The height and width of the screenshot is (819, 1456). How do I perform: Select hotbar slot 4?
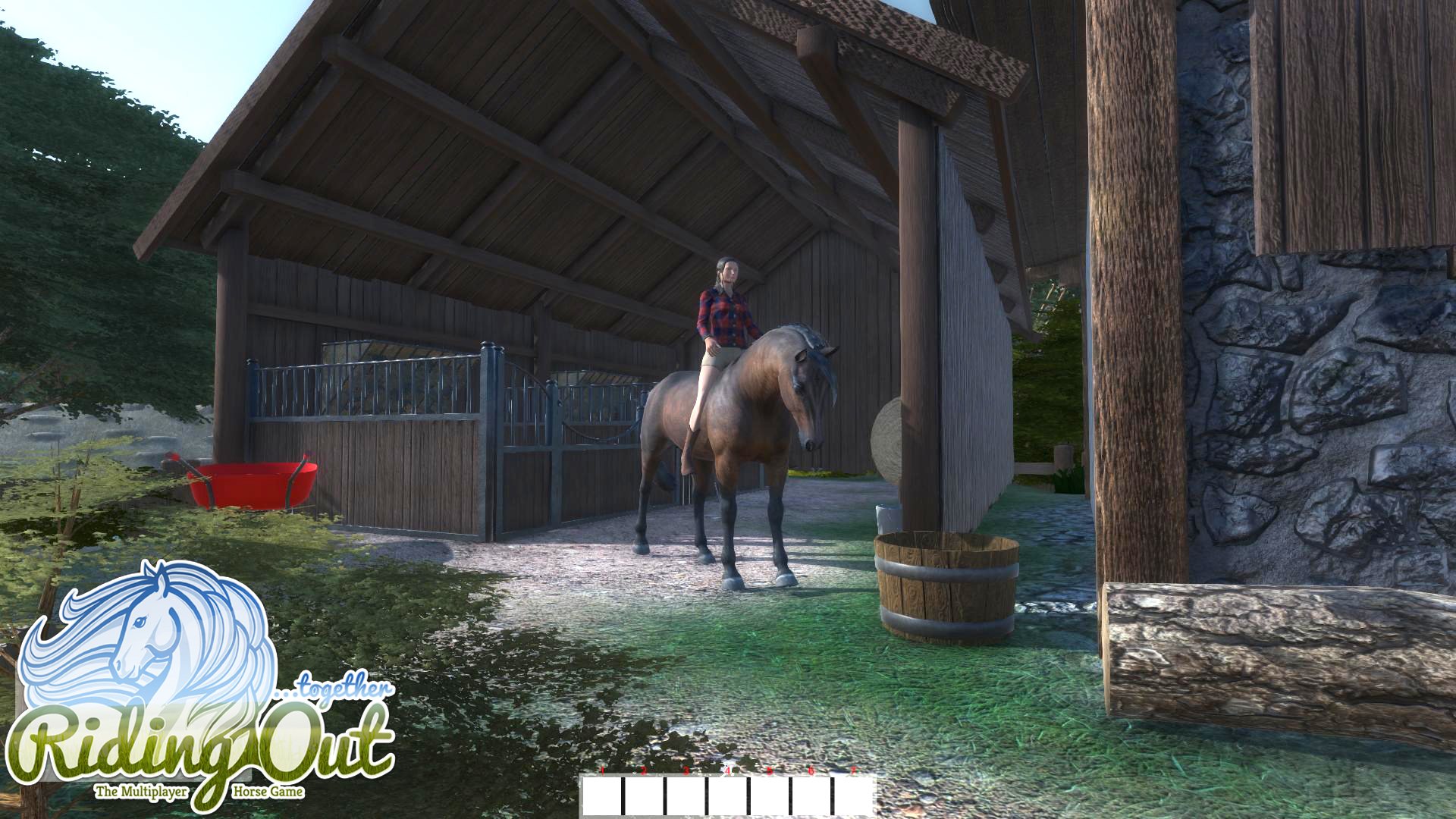(728, 796)
